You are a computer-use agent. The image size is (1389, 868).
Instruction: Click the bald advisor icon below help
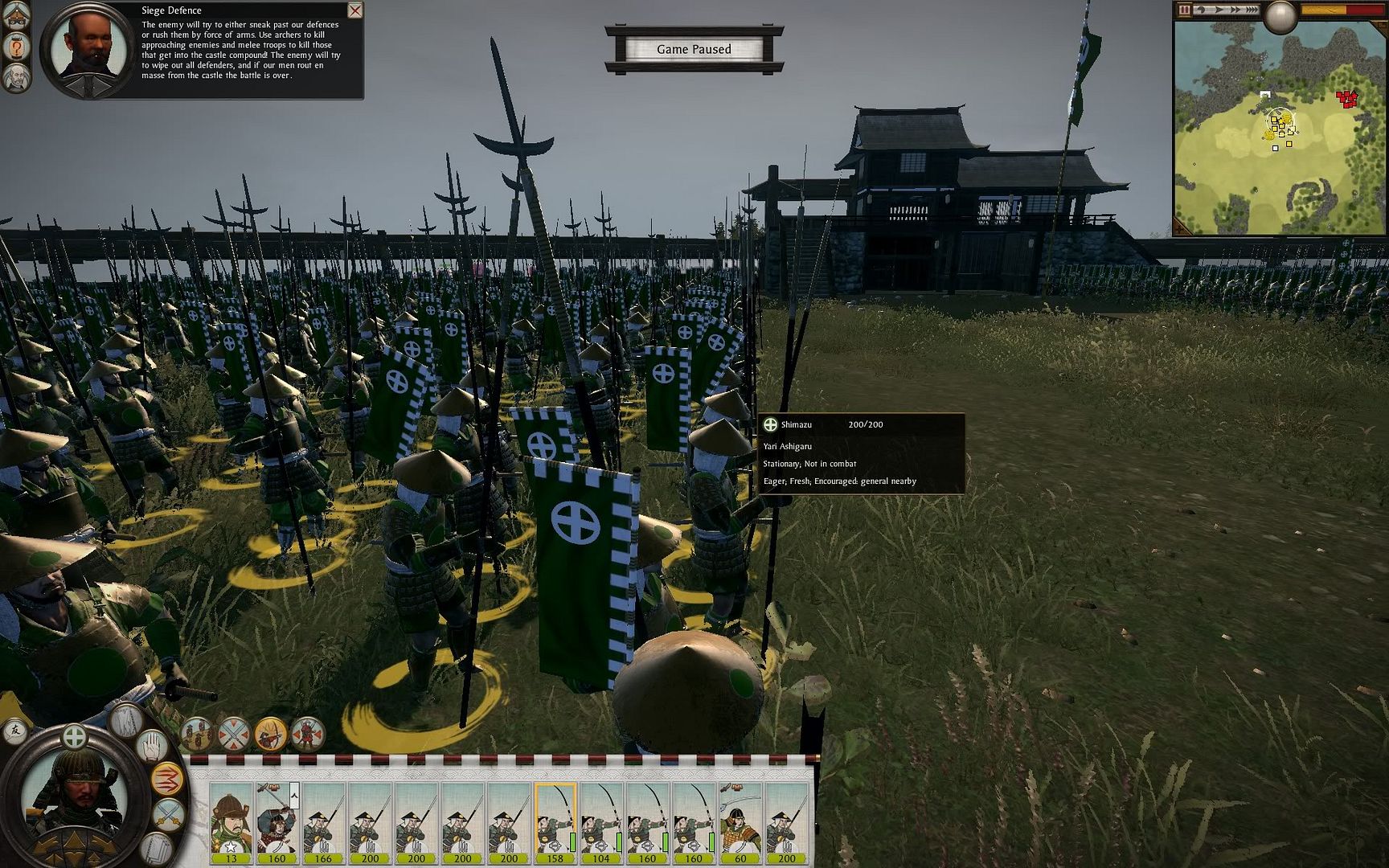coord(16,78)
